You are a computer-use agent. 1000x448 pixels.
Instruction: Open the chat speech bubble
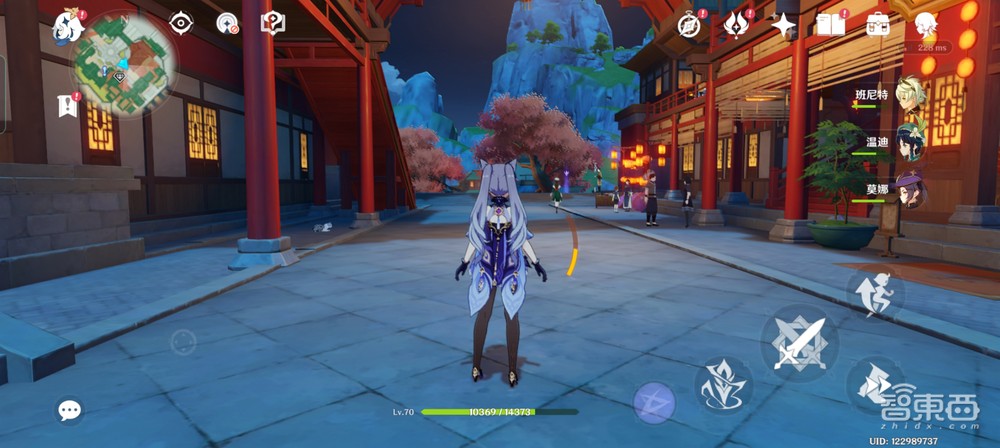69,410
